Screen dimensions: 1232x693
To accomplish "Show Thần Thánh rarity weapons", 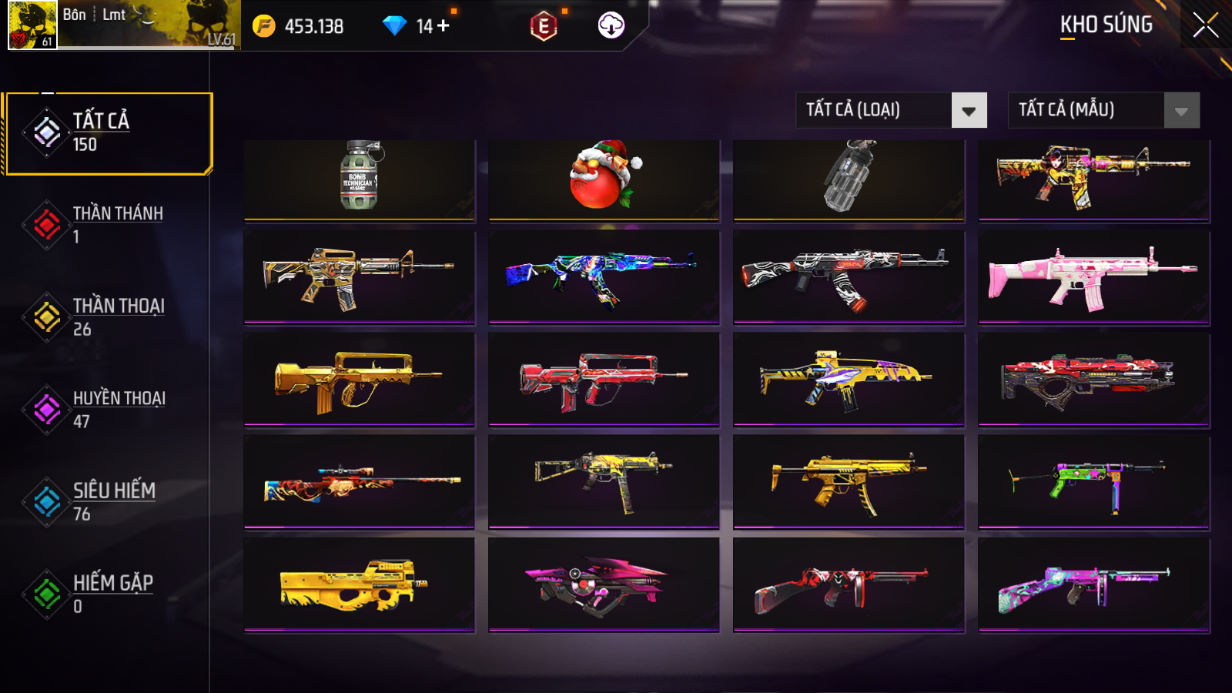I will [x=108, y=224].
